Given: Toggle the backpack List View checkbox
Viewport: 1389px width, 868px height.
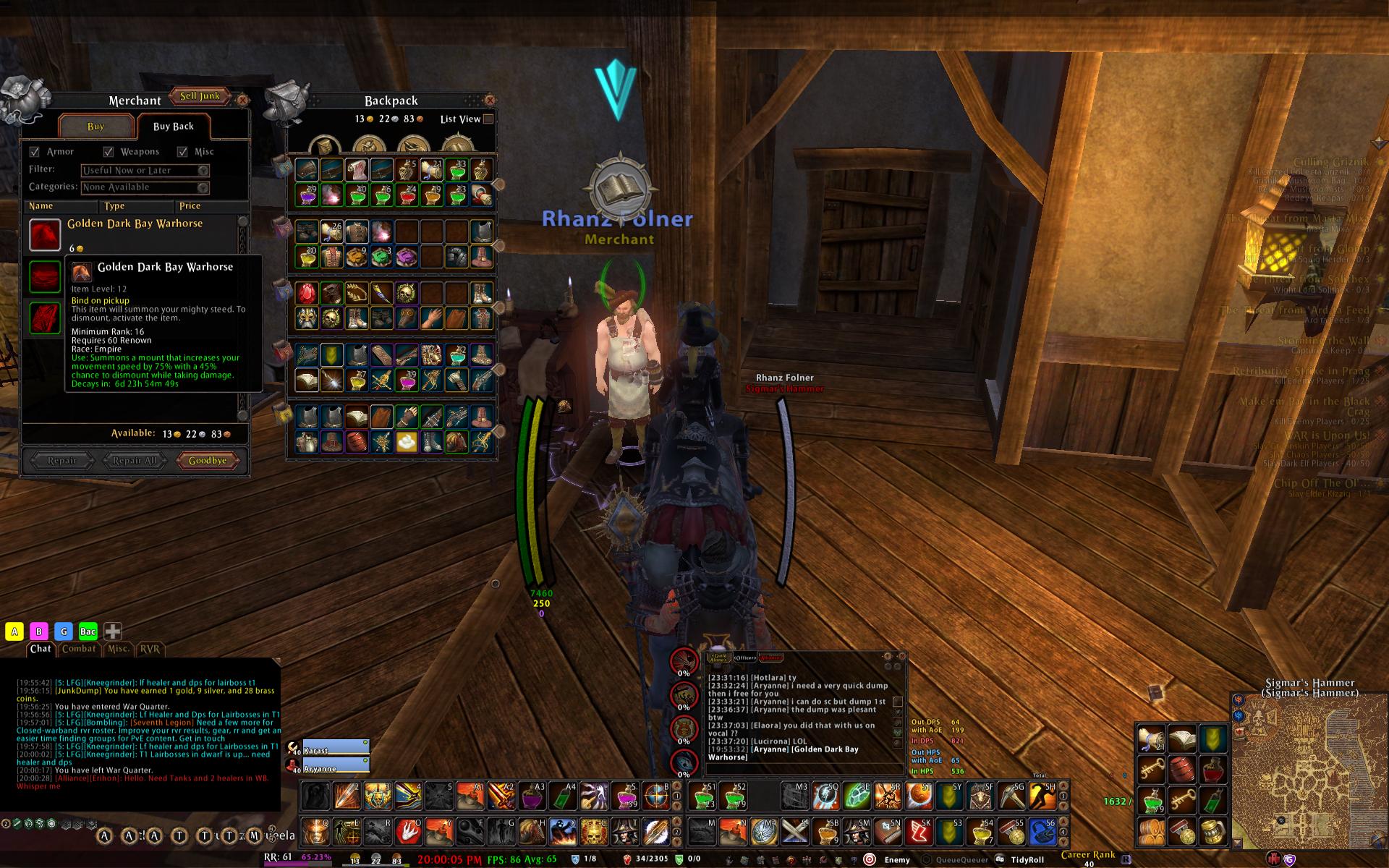Looking at the screenshot, I should 488,119.
